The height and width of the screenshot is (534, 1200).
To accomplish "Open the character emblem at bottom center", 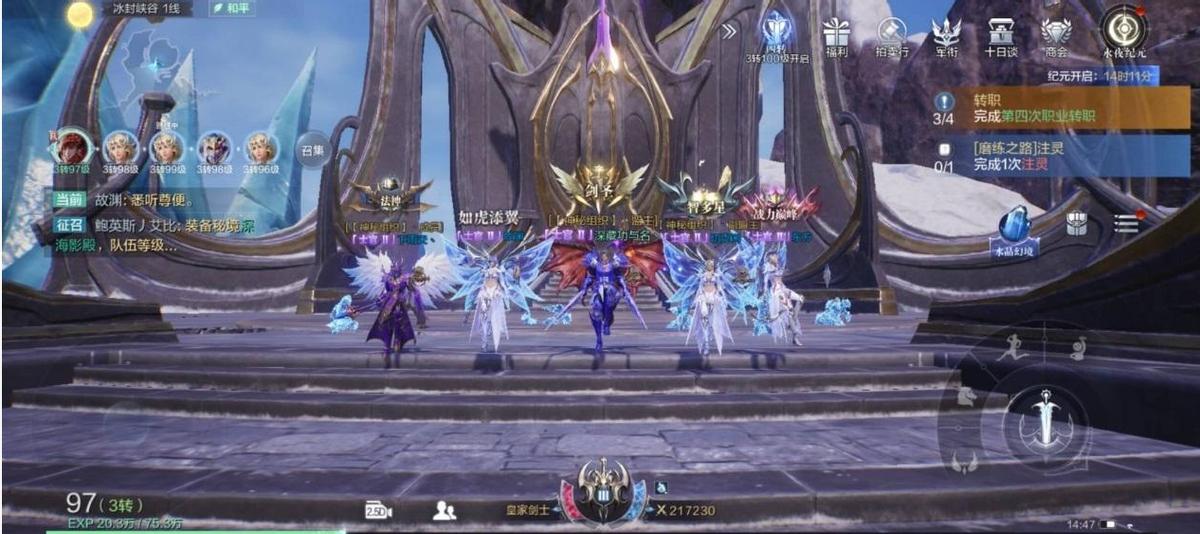I will tap(603, 492).
